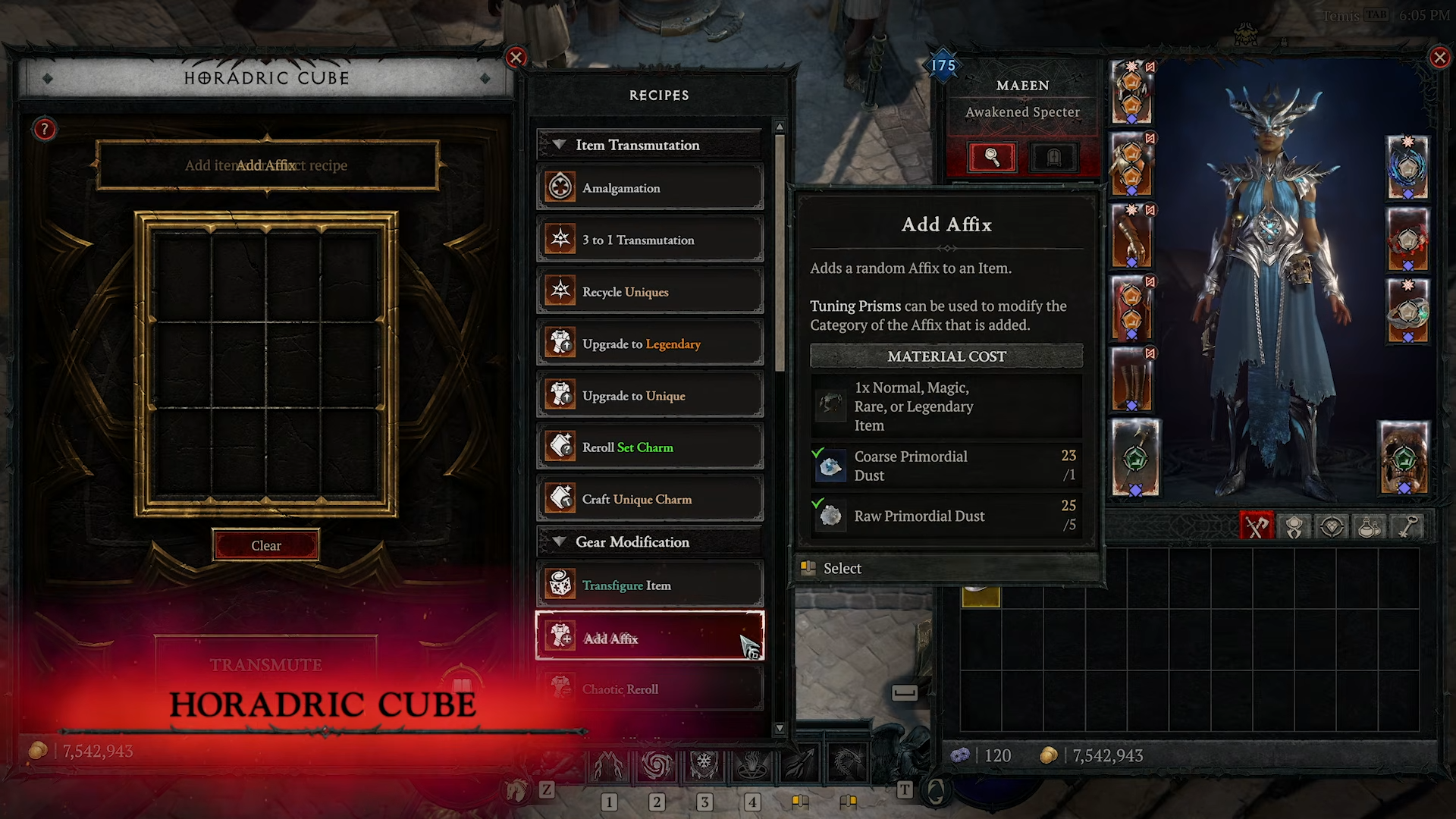
Task: Collapse the Gear Modification section
Action: [x=560, y=541]
